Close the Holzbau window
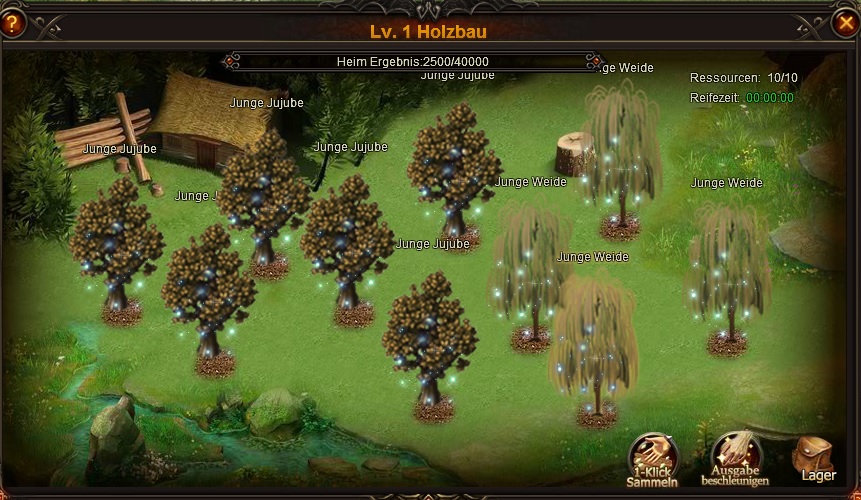 click(845, 21)
